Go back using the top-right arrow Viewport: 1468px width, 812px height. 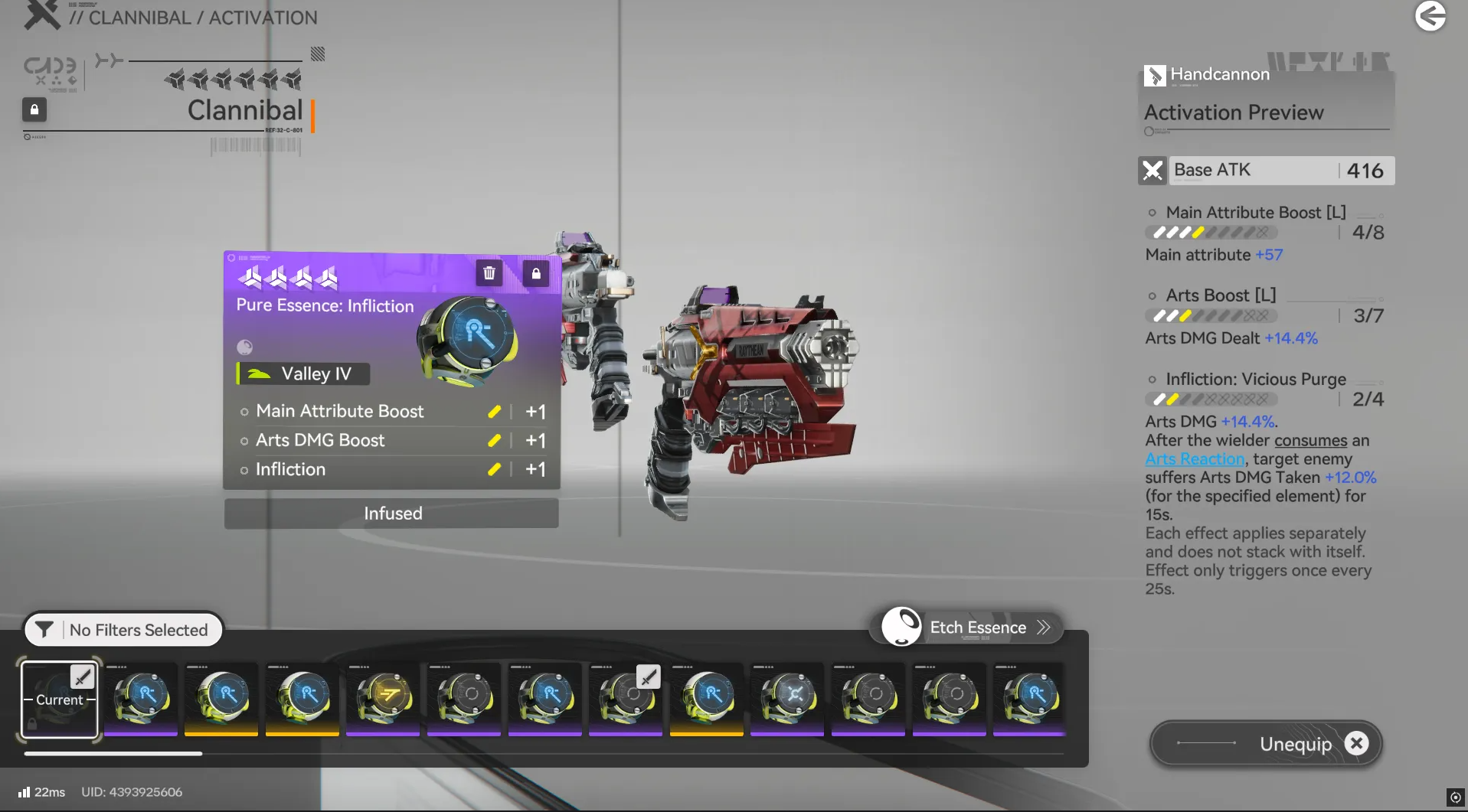1430,16
